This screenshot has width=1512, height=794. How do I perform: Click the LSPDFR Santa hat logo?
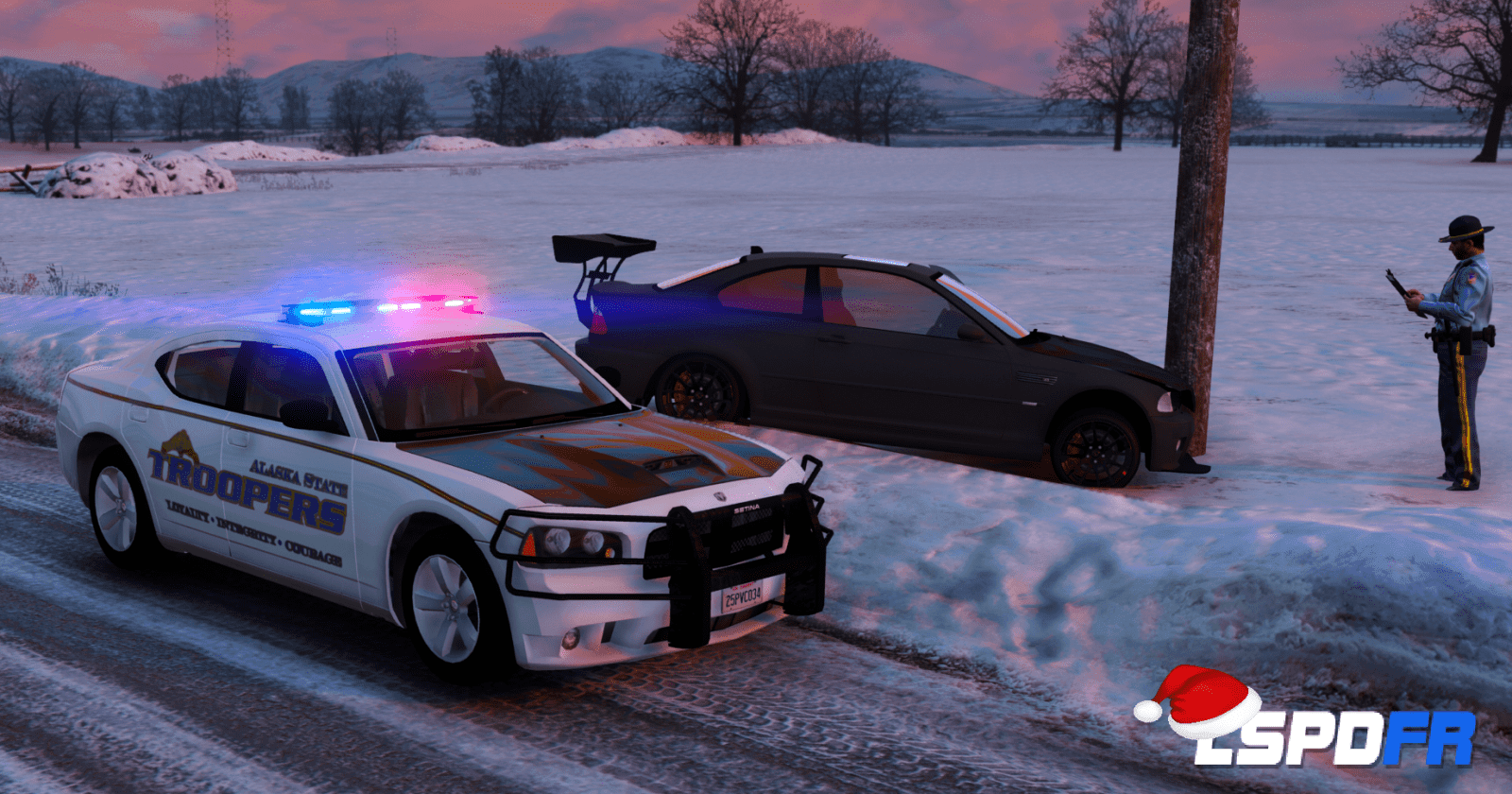click(1306, 720)
